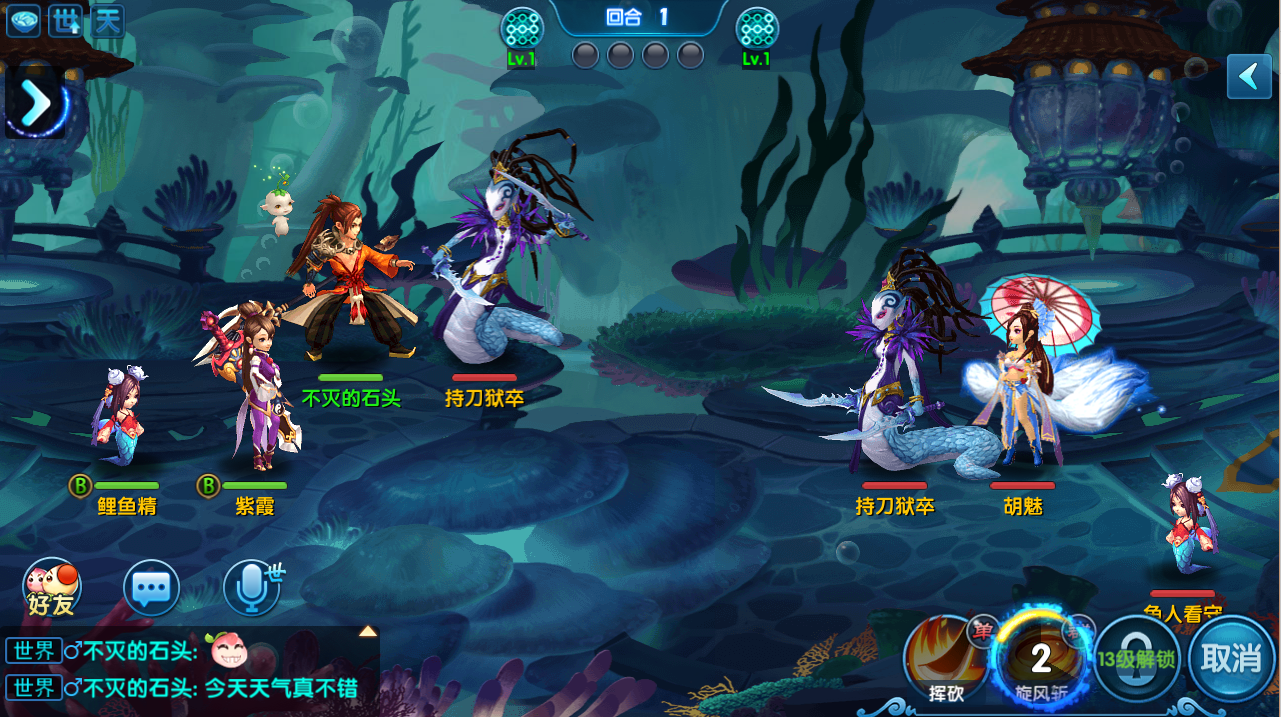This screenshot has width=1281, height=717.
Task: Open the chat speech-bubble button
Action: pos(151,588)
